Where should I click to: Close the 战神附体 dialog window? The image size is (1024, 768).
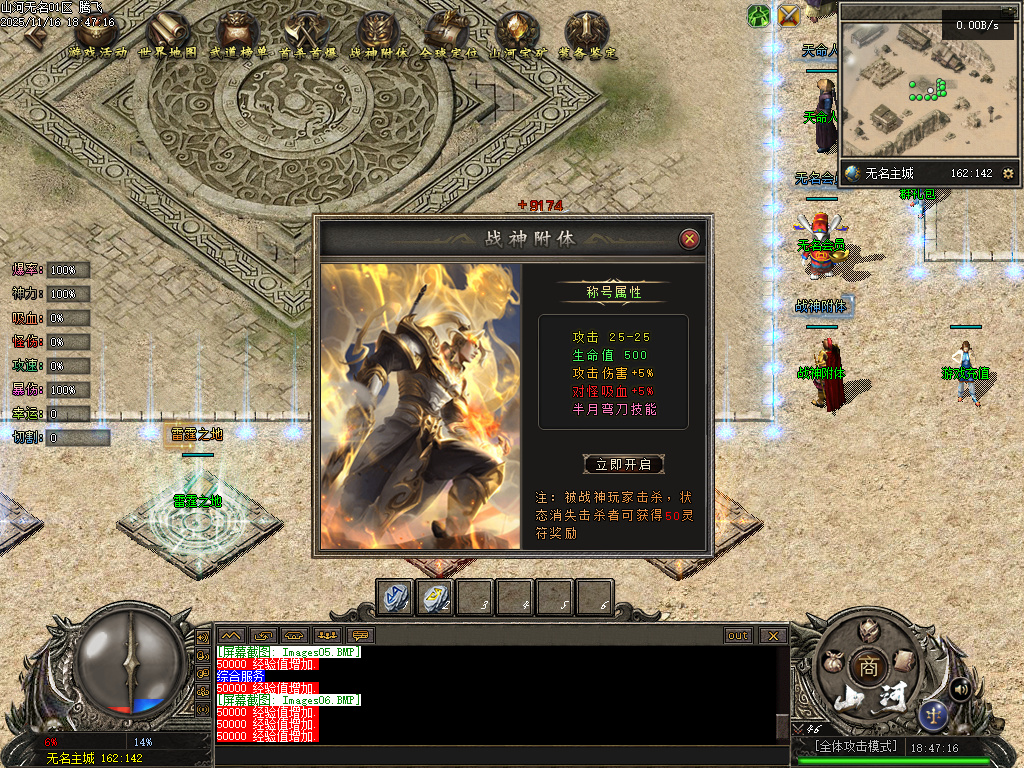pos(689,239)
